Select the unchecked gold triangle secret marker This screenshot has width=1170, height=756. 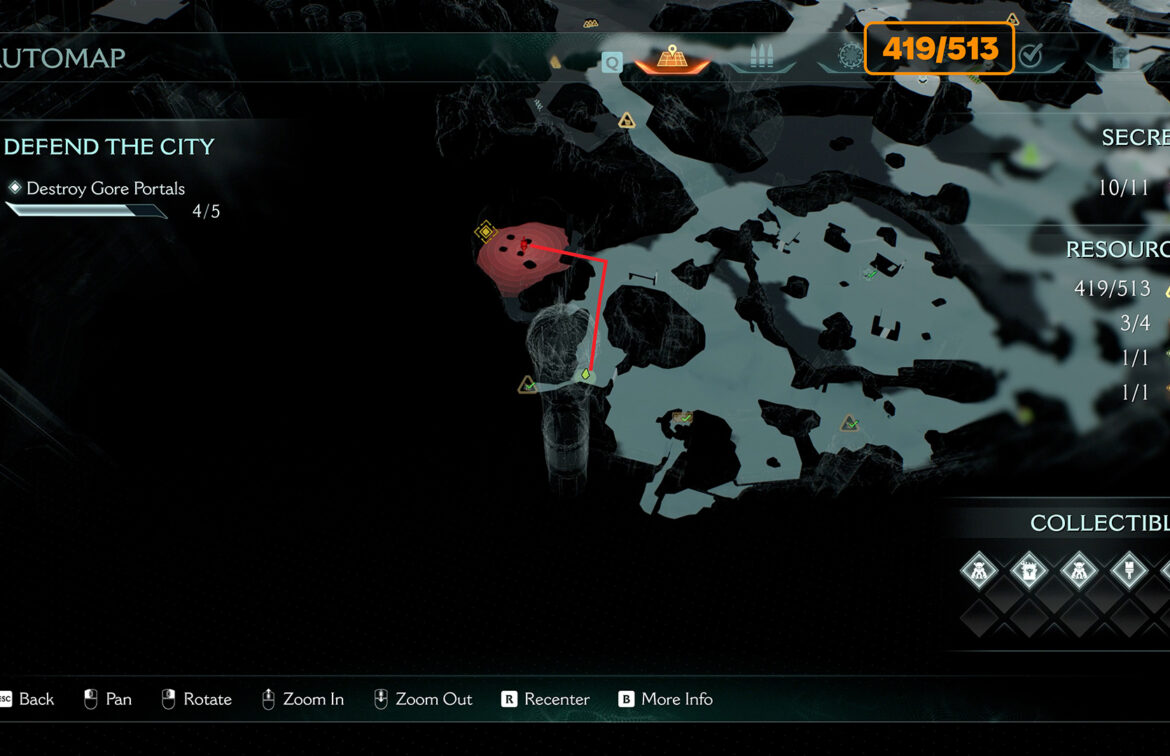coord(626,121)
